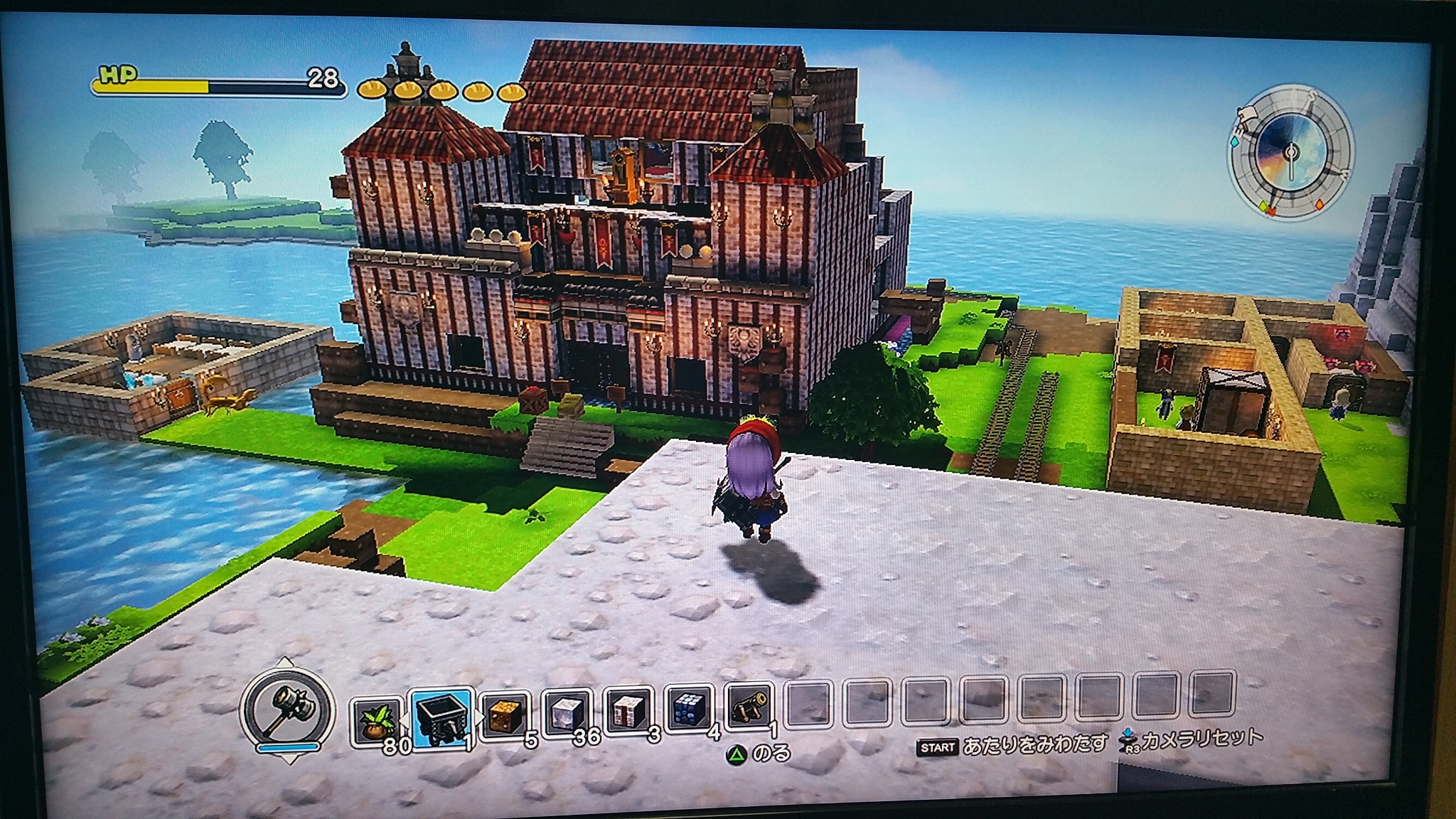Image resolution: width=1456 pixels, height=819 pixels.
Task: Select the cannon item slot
Action: click(x=749, y=708)
